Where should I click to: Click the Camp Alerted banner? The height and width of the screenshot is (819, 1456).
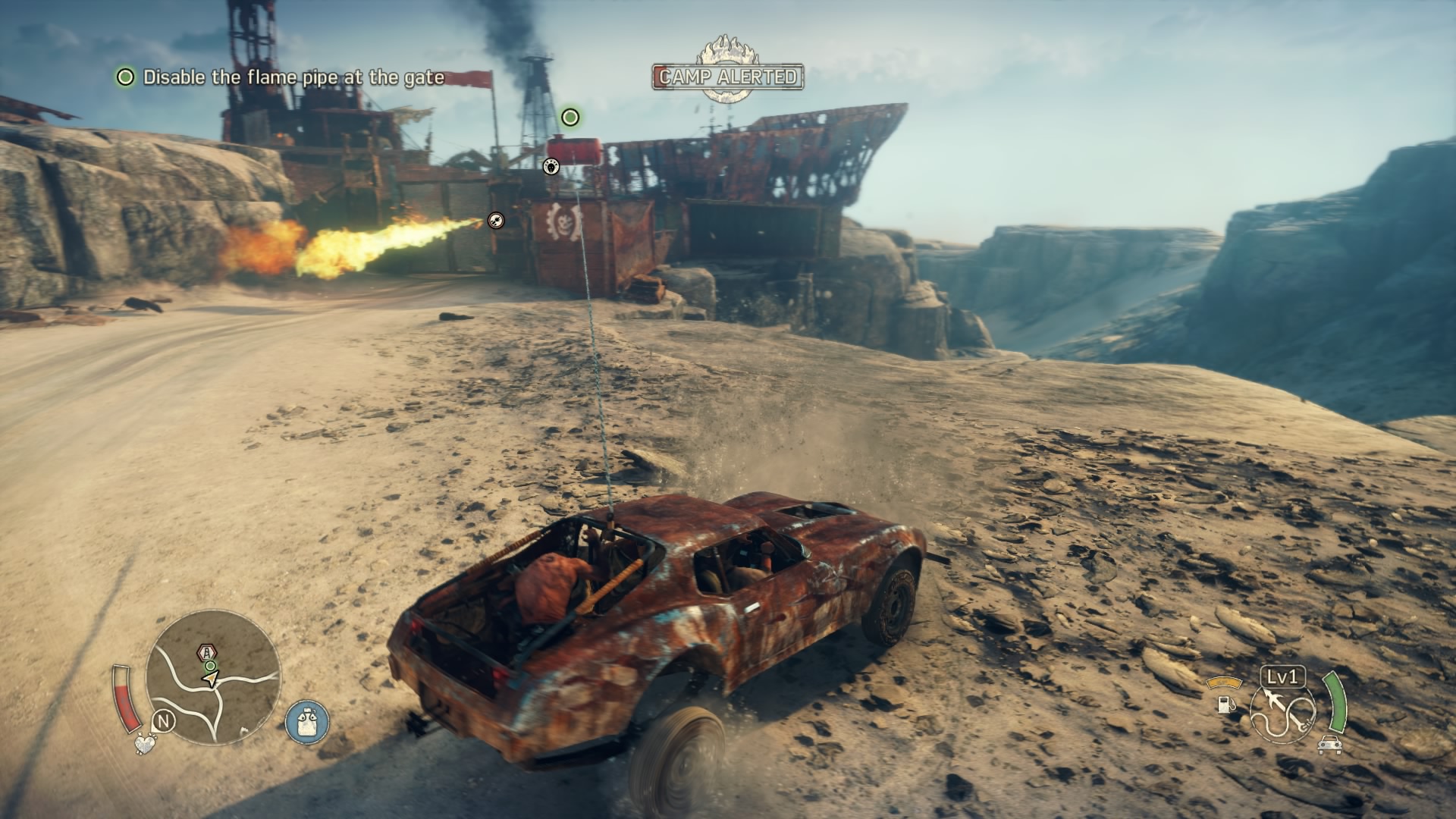point(727,76)
